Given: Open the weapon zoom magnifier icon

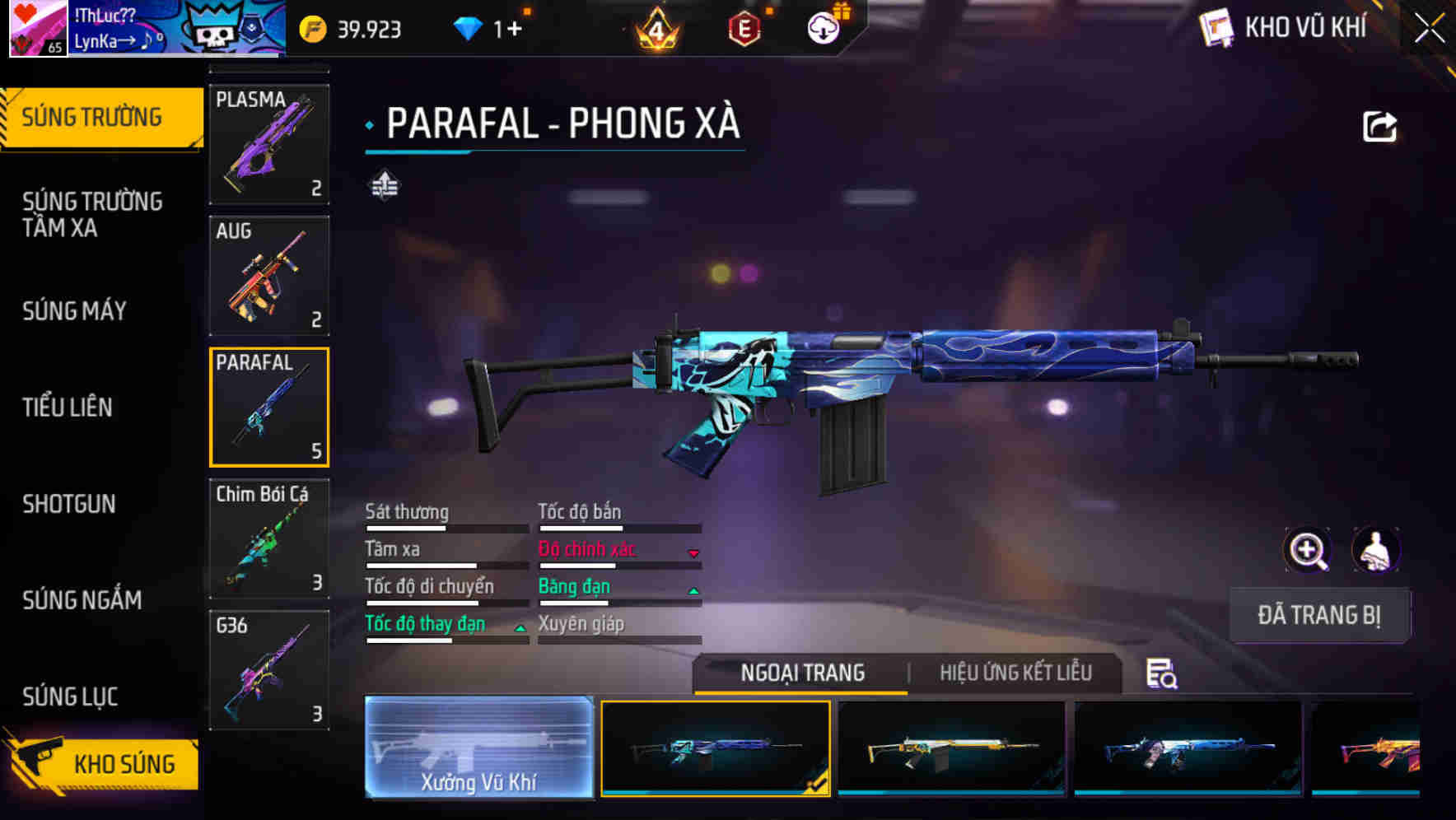Looking at the screenshot, I should tap(1307, 550).
